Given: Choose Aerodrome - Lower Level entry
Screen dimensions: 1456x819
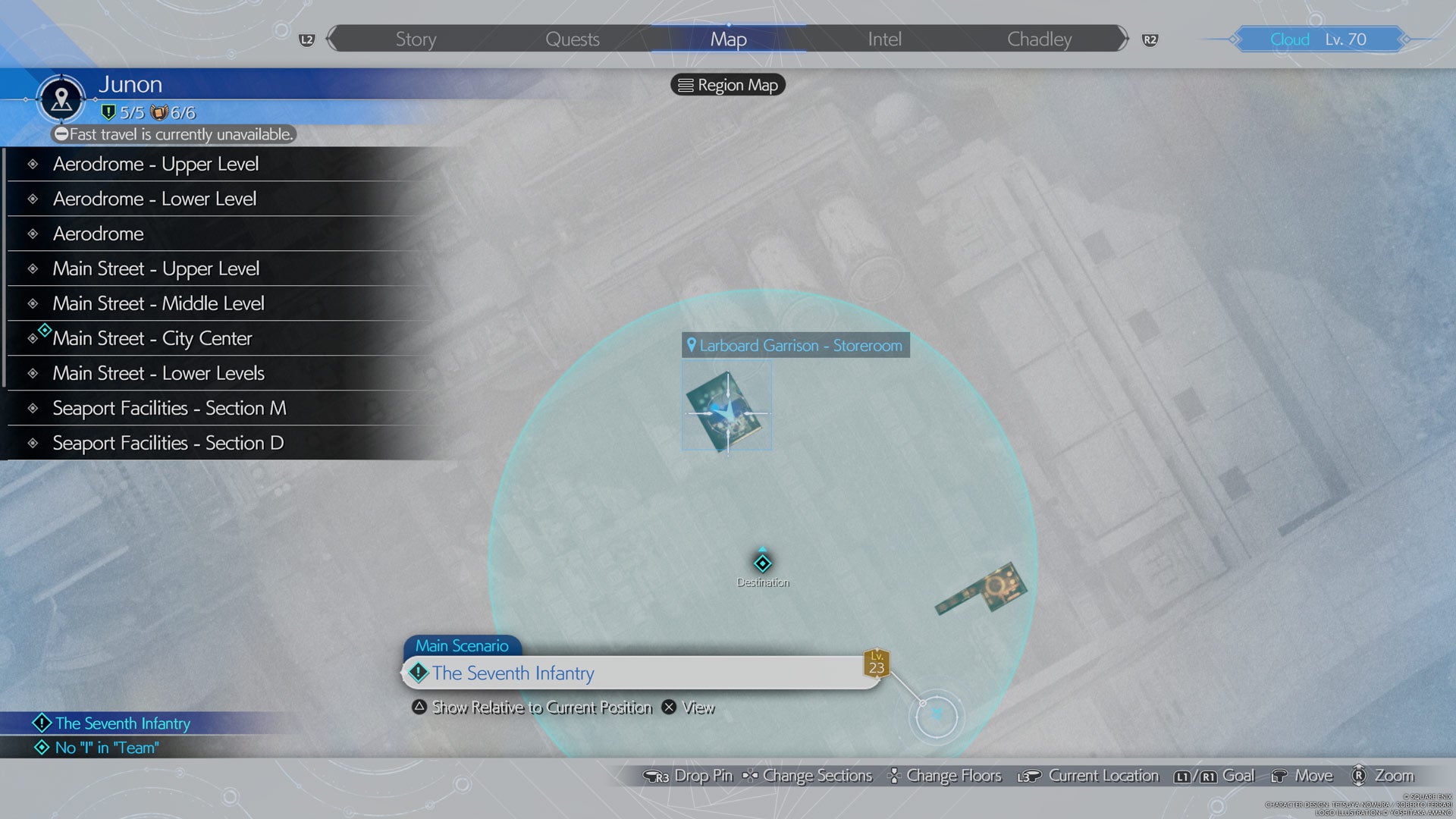Looking at the screenshot, I should pyautogui.click(x=155, y=199).
